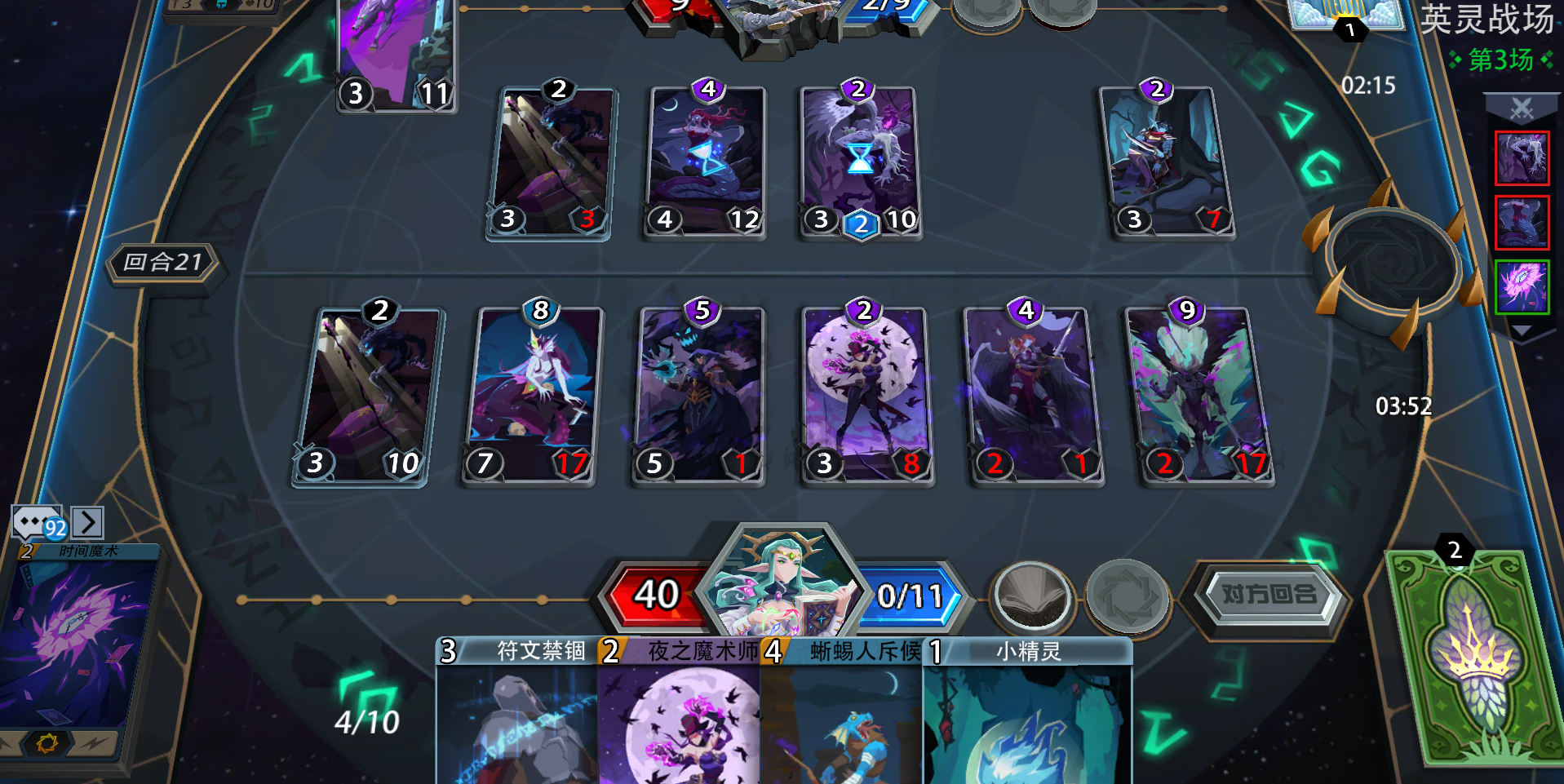The width and height of the screenshot is (1564, 784).
Task: Click the 回合21 round banner
Action: (165, 263)
